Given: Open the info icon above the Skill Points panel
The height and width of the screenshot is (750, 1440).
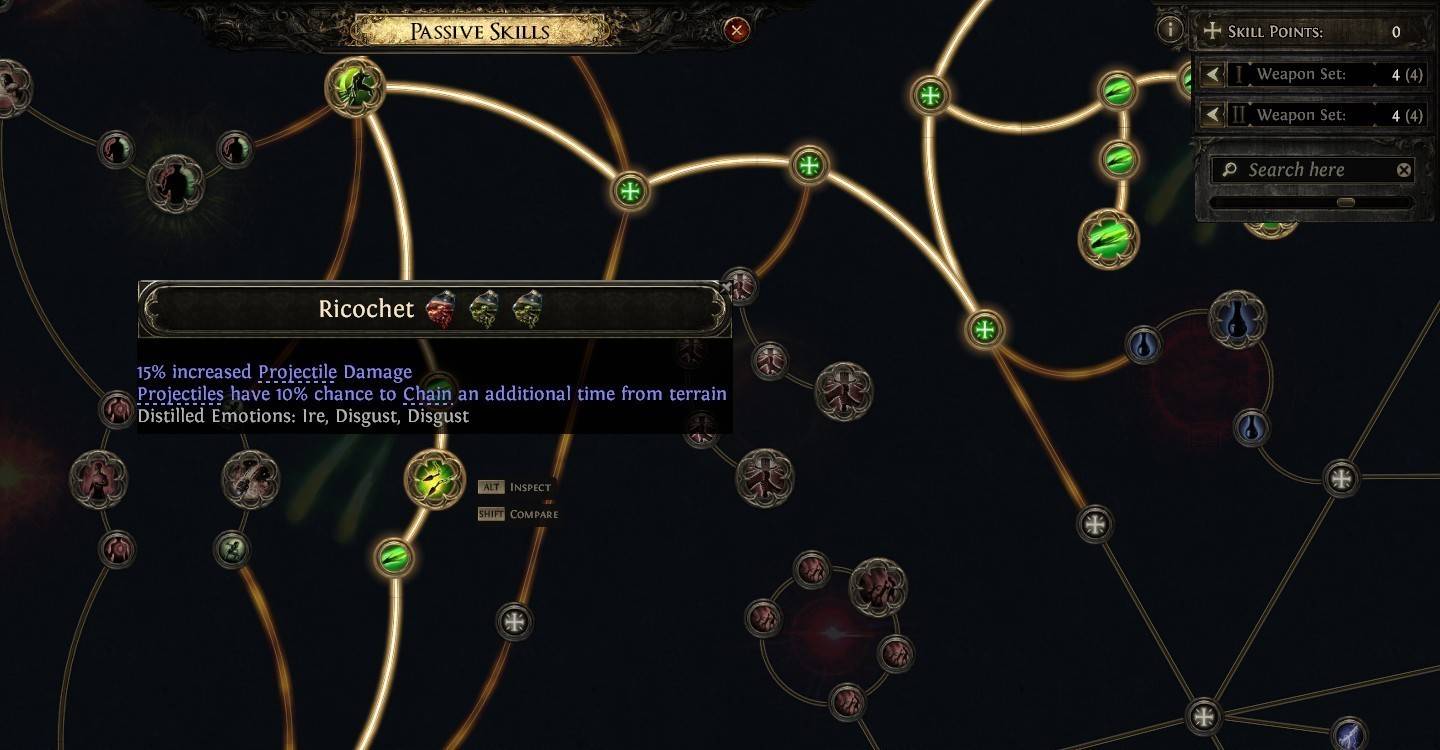Looking at the screenshot, I should [1170, 29].
